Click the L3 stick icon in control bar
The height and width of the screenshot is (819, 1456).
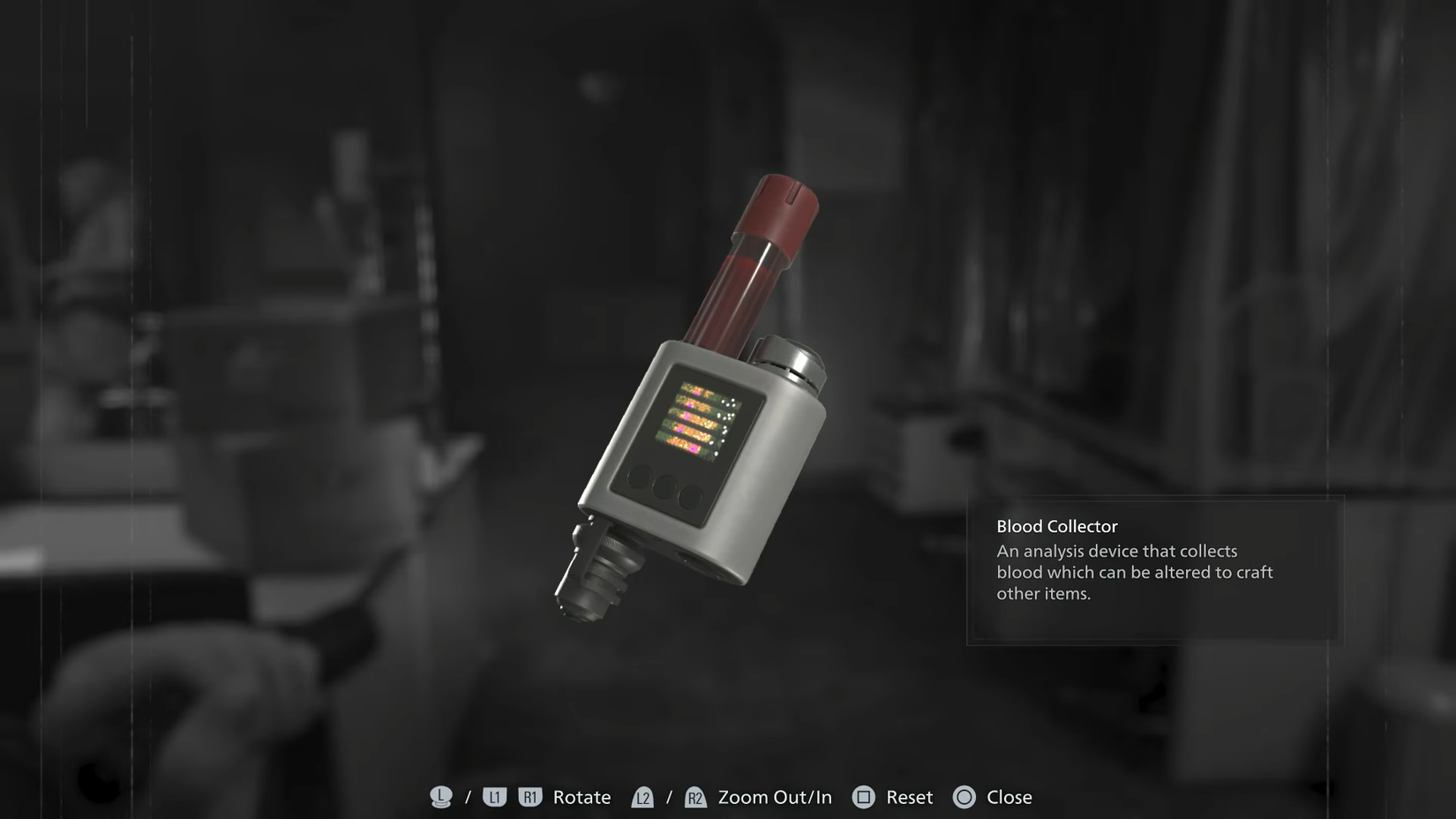pos(439,797)
